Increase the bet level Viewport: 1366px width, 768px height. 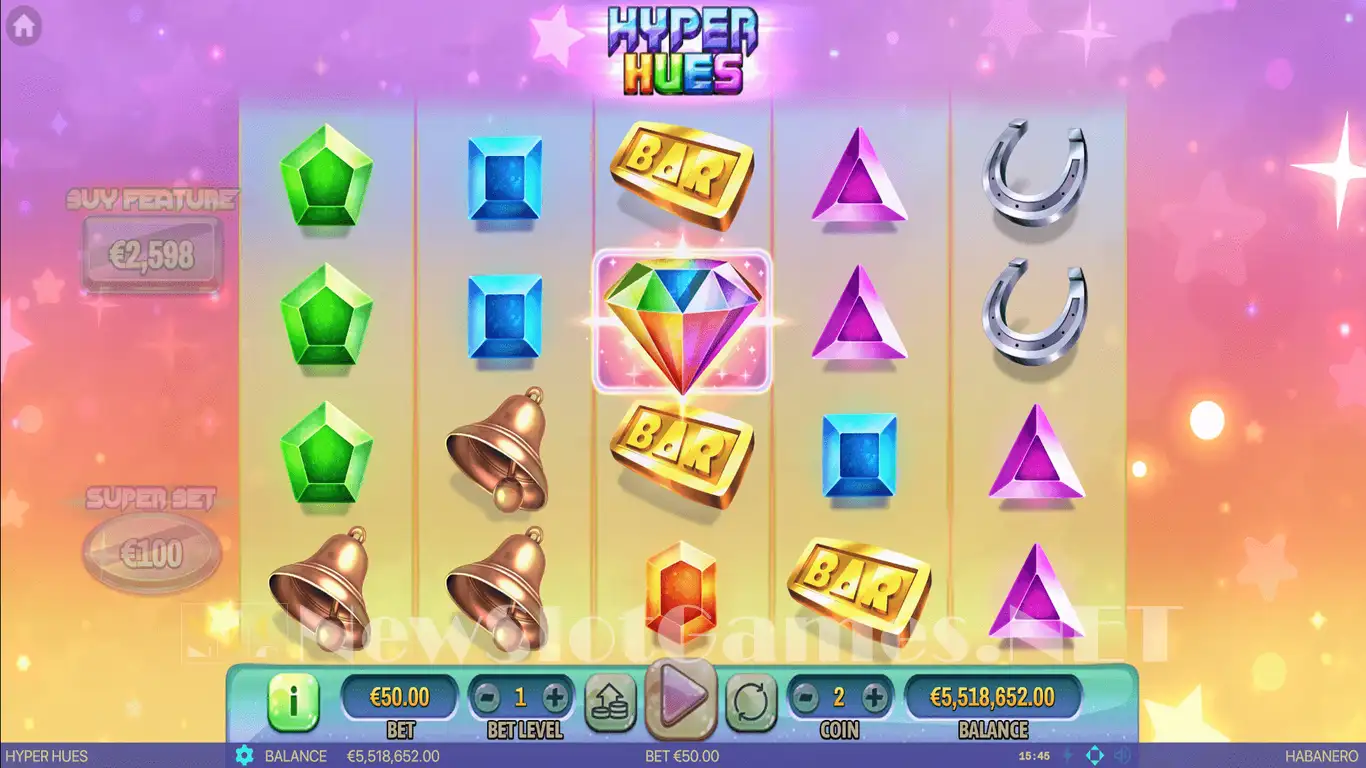pos(554,697)
